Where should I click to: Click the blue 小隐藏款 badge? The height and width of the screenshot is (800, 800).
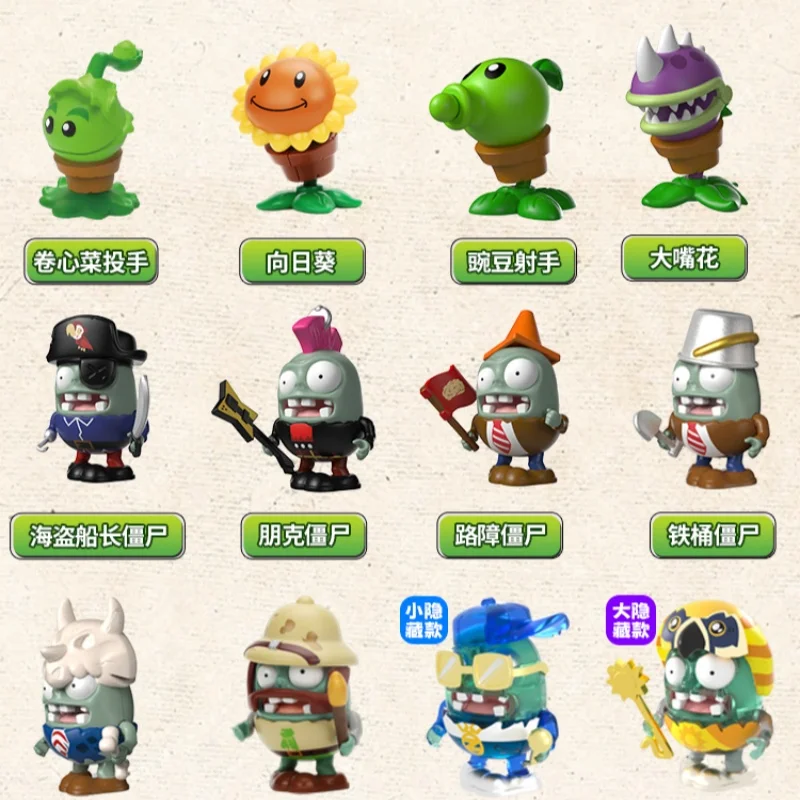click(424, 620)
